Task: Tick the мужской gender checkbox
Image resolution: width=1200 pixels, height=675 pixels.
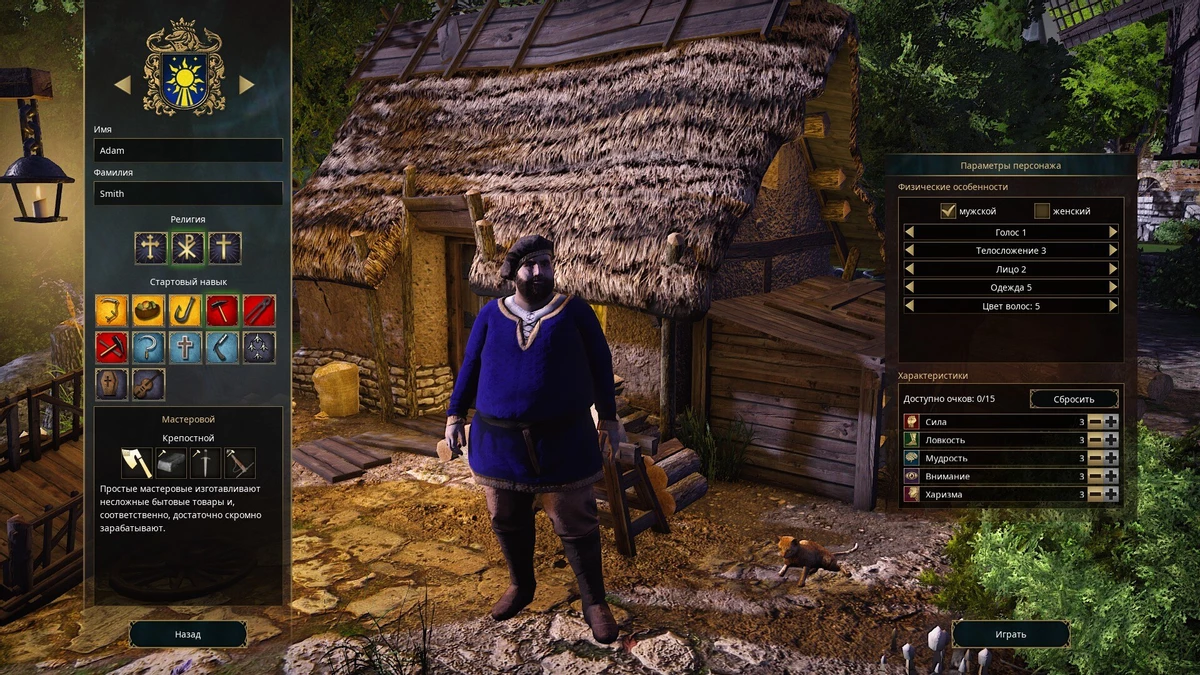Action: 948,211
